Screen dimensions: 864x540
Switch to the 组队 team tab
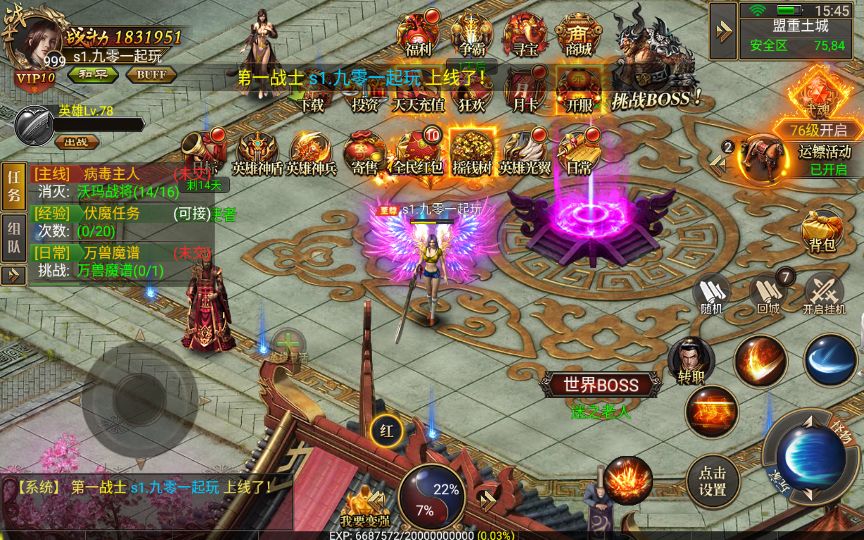click(14, 239)
